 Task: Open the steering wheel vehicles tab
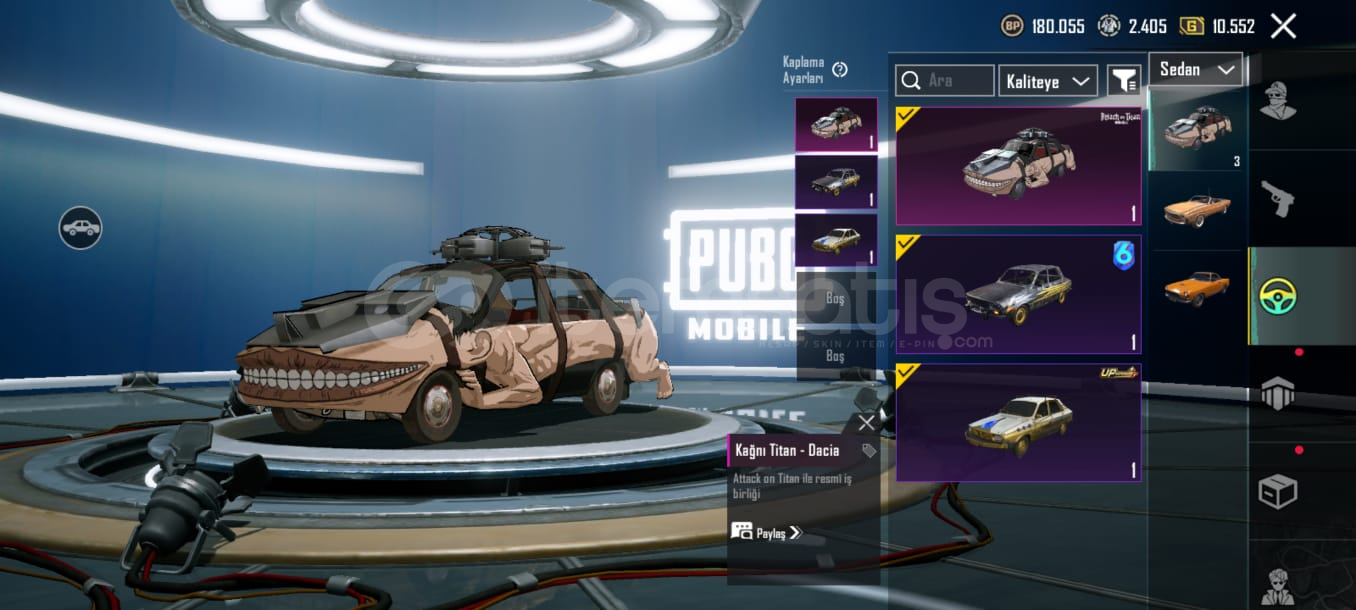pyautogui.click(x=1278, y=296)
